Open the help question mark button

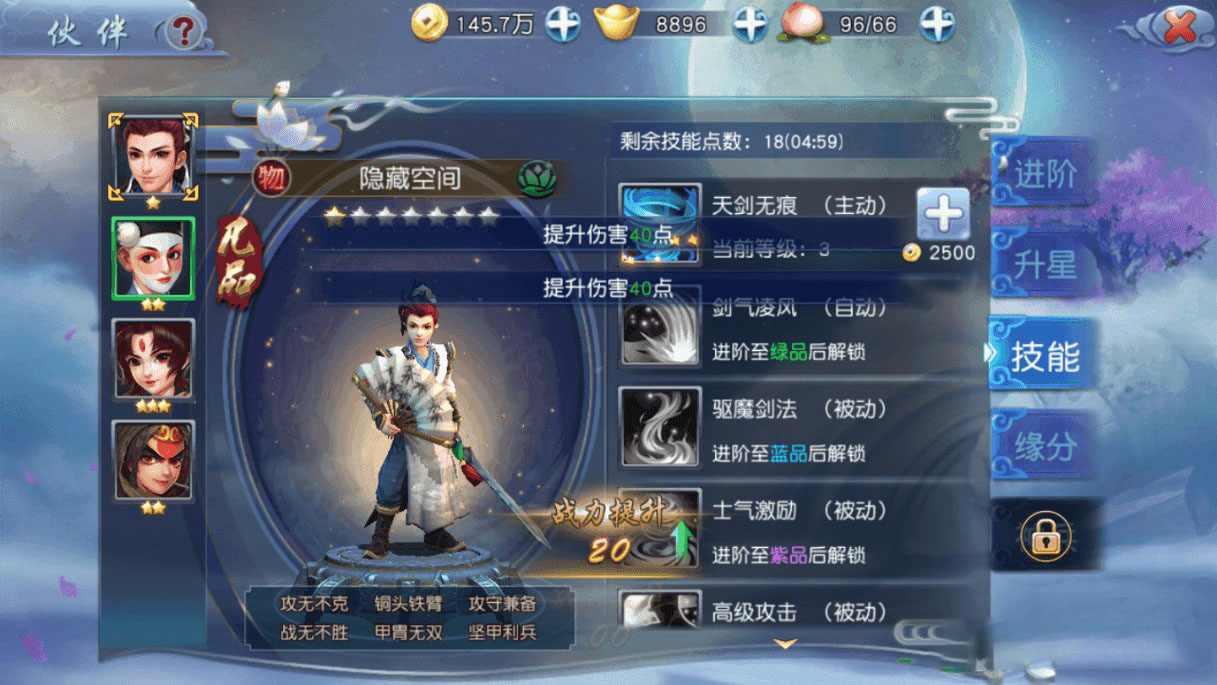[x=181, y=32]
